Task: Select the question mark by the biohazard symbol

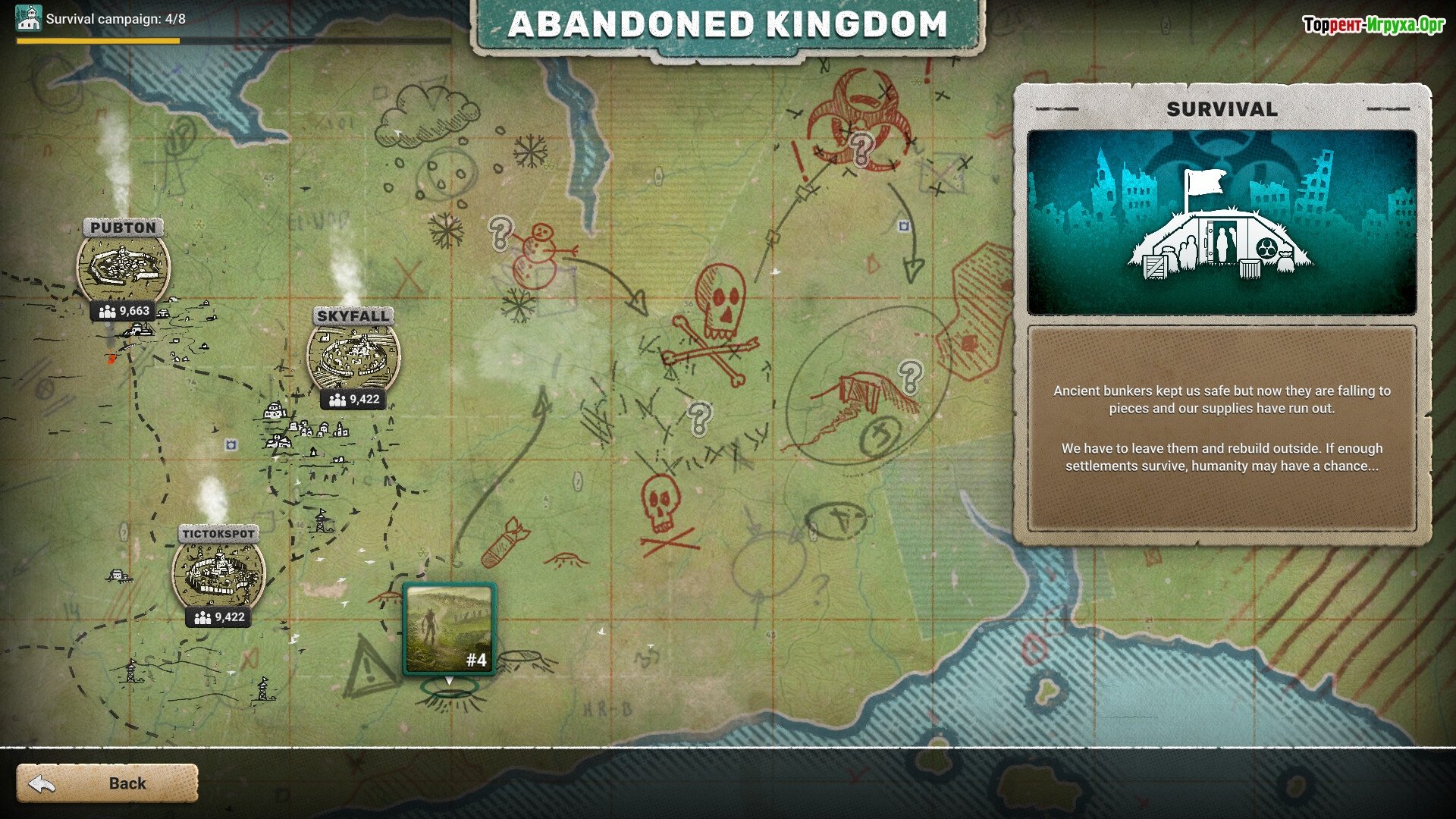Action: click(861, 149)
